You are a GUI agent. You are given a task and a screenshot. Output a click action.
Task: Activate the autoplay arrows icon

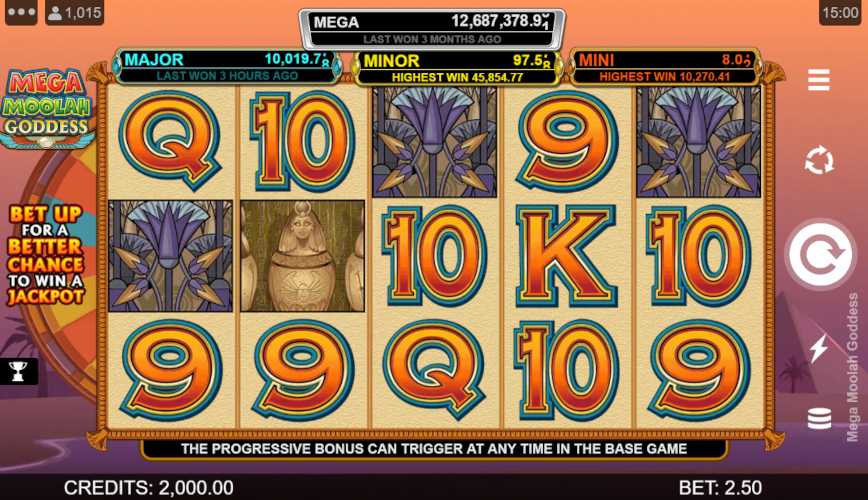(x=819, y=160)
